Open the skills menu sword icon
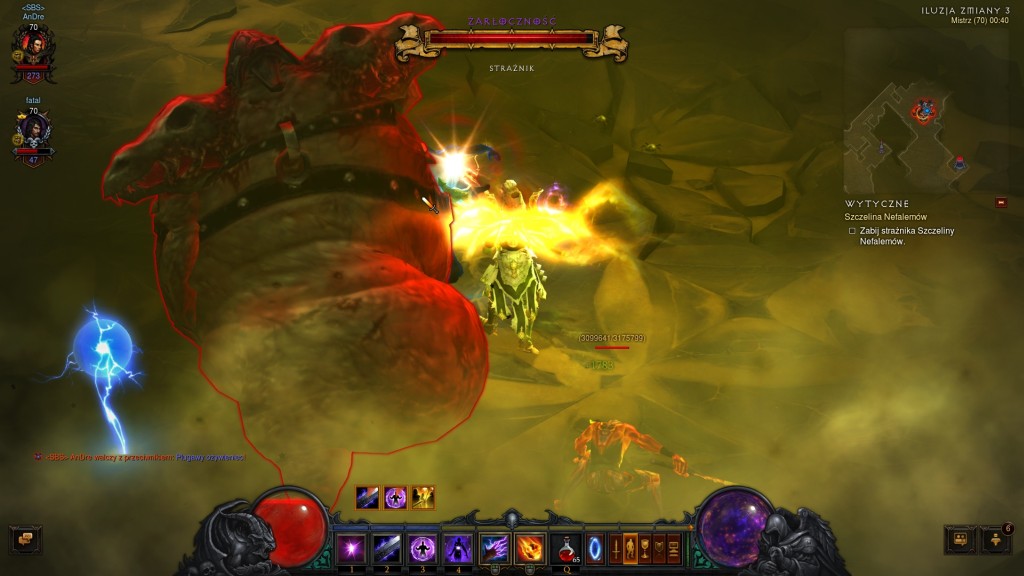Image resolution: width=1024 pixels, height=576 pixels. tap(615, 549)
